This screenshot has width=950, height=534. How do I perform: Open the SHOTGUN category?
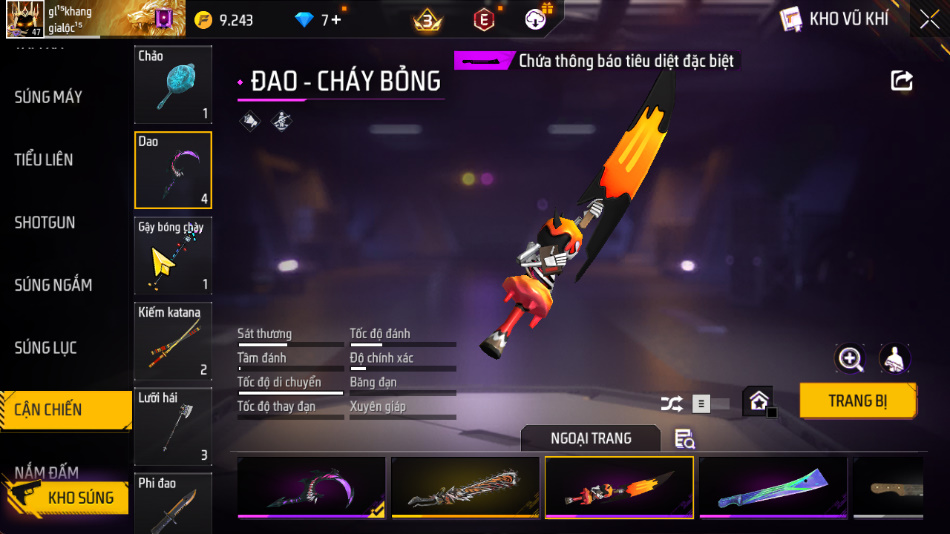pos(45,222)
